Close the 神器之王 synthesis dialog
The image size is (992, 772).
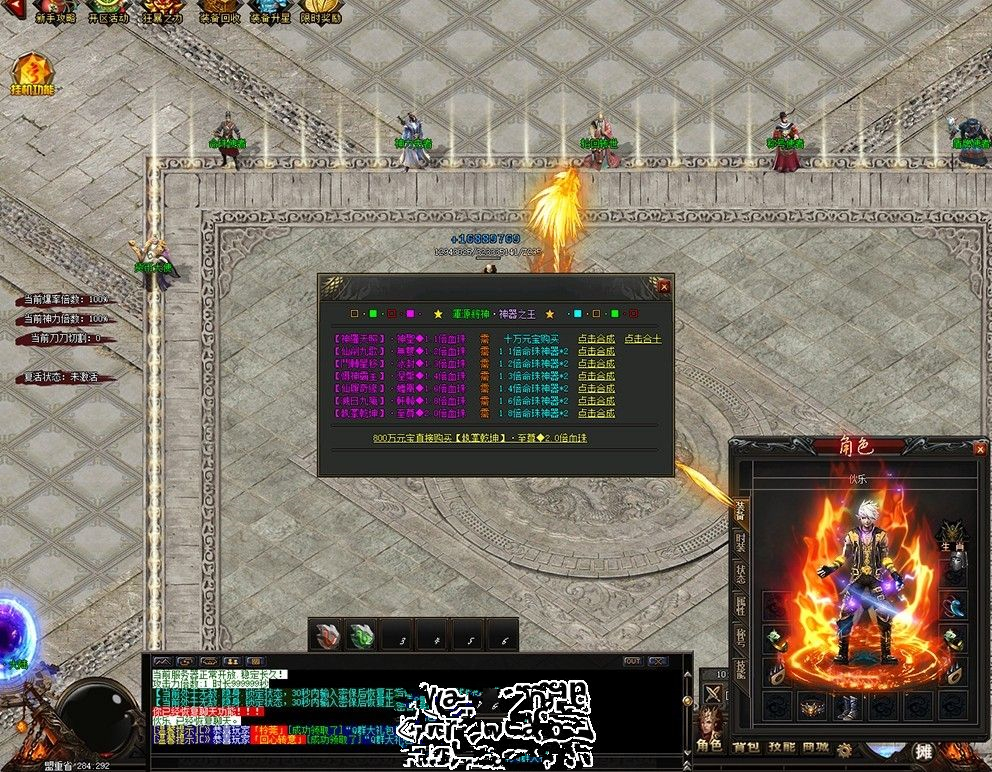[x=664, y=287]
